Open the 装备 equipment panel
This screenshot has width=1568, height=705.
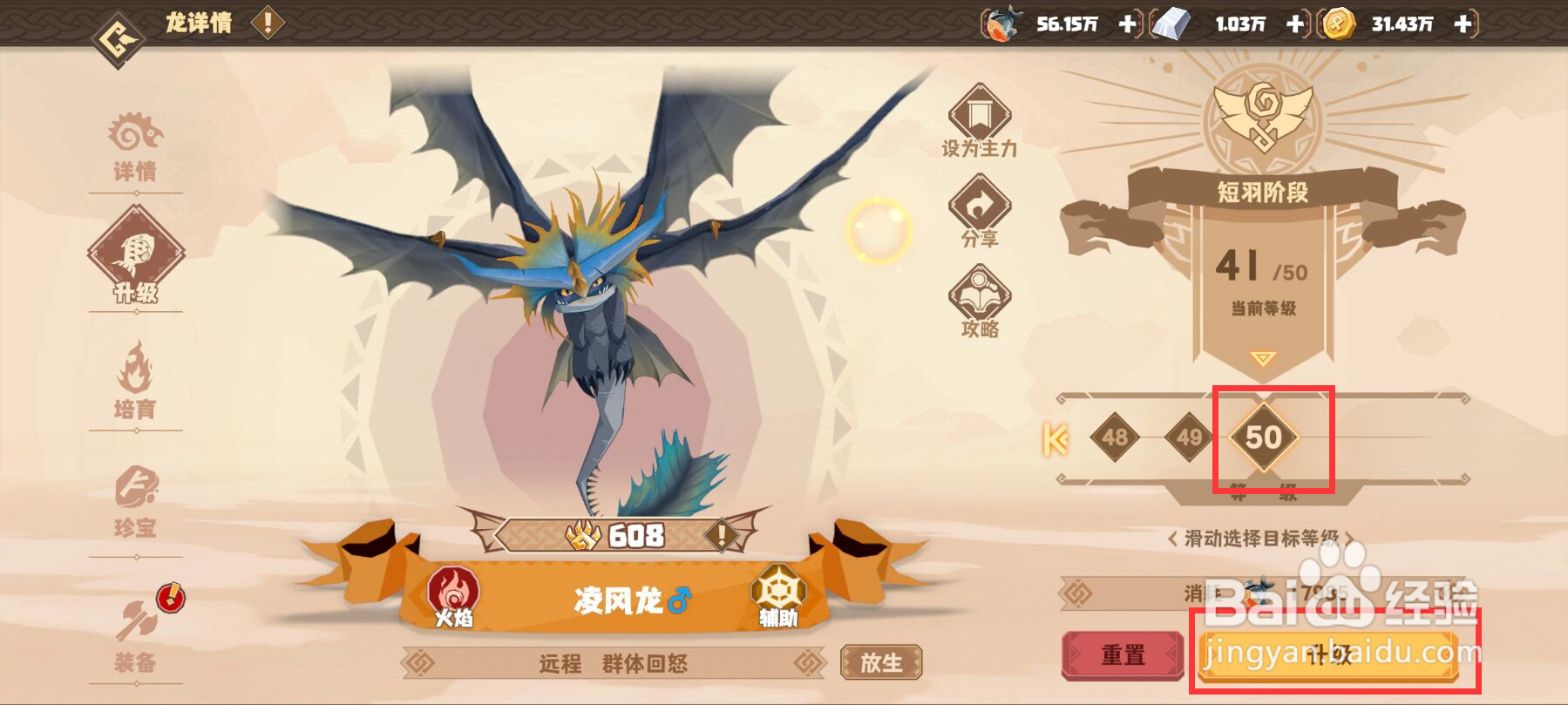135,633
